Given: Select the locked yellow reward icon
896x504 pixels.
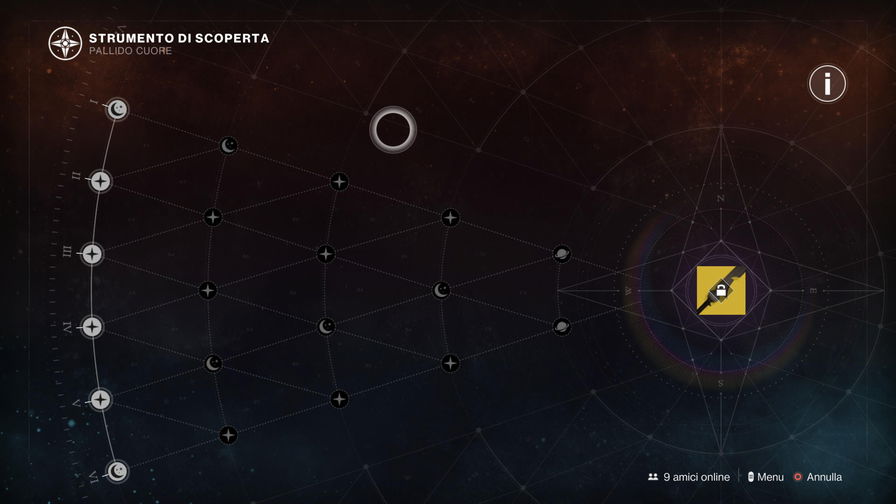Looking at the screenshot, I should (x=721, y=290).
